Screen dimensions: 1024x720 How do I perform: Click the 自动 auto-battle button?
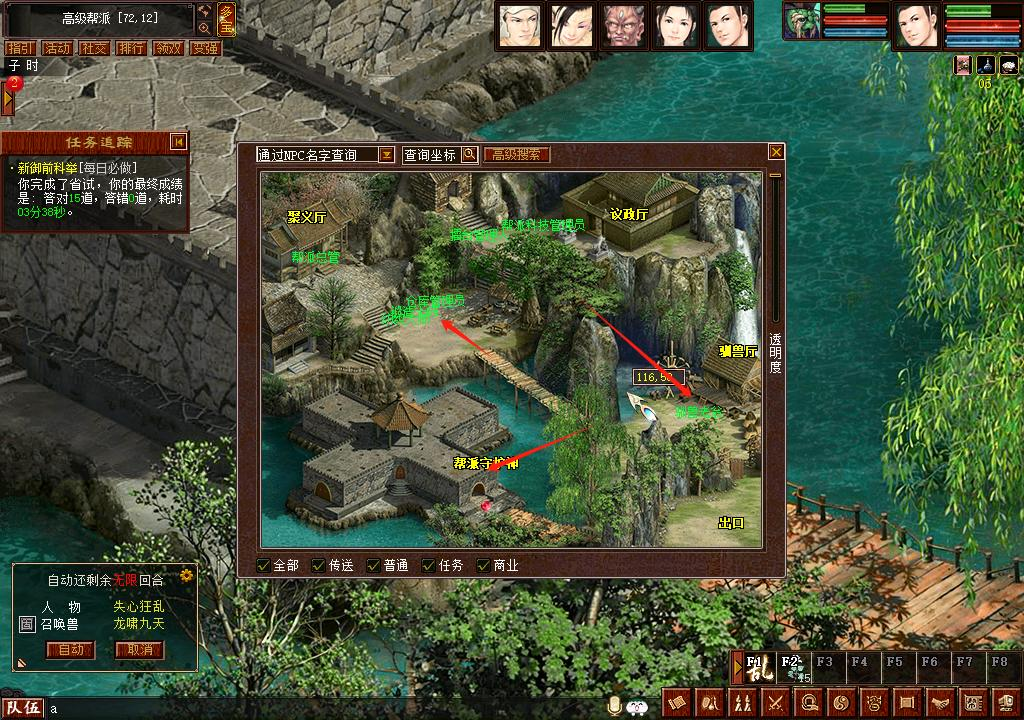(70, 650)
